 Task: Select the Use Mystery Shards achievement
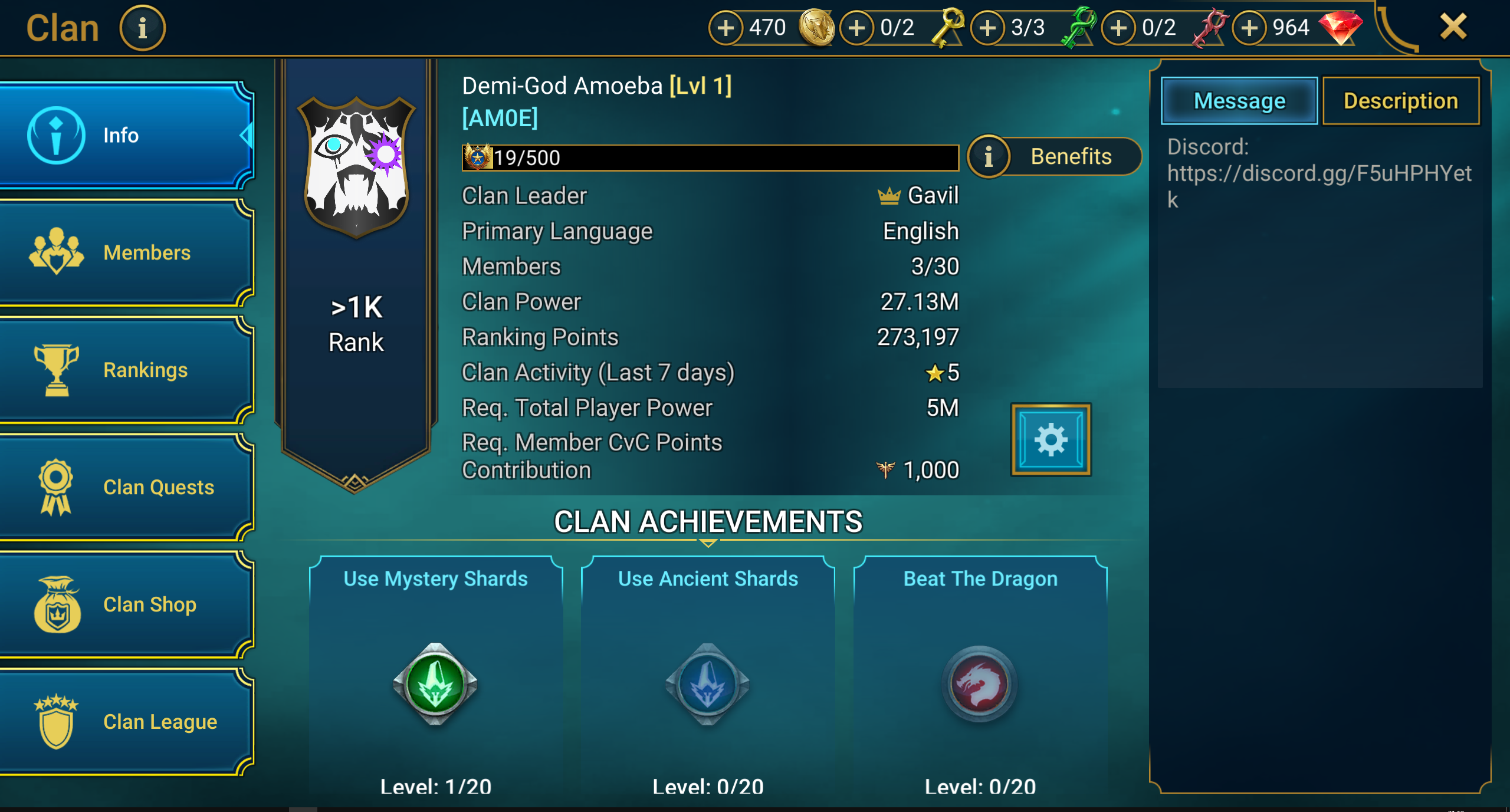[436, 678]
